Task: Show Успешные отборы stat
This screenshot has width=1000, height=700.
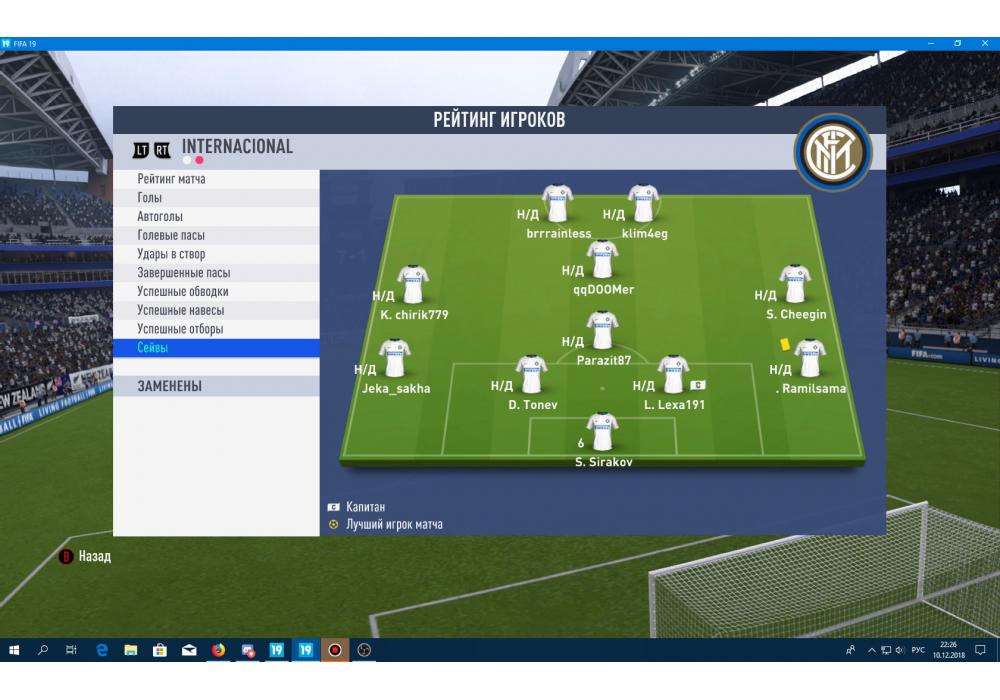Action: (216, 329)
